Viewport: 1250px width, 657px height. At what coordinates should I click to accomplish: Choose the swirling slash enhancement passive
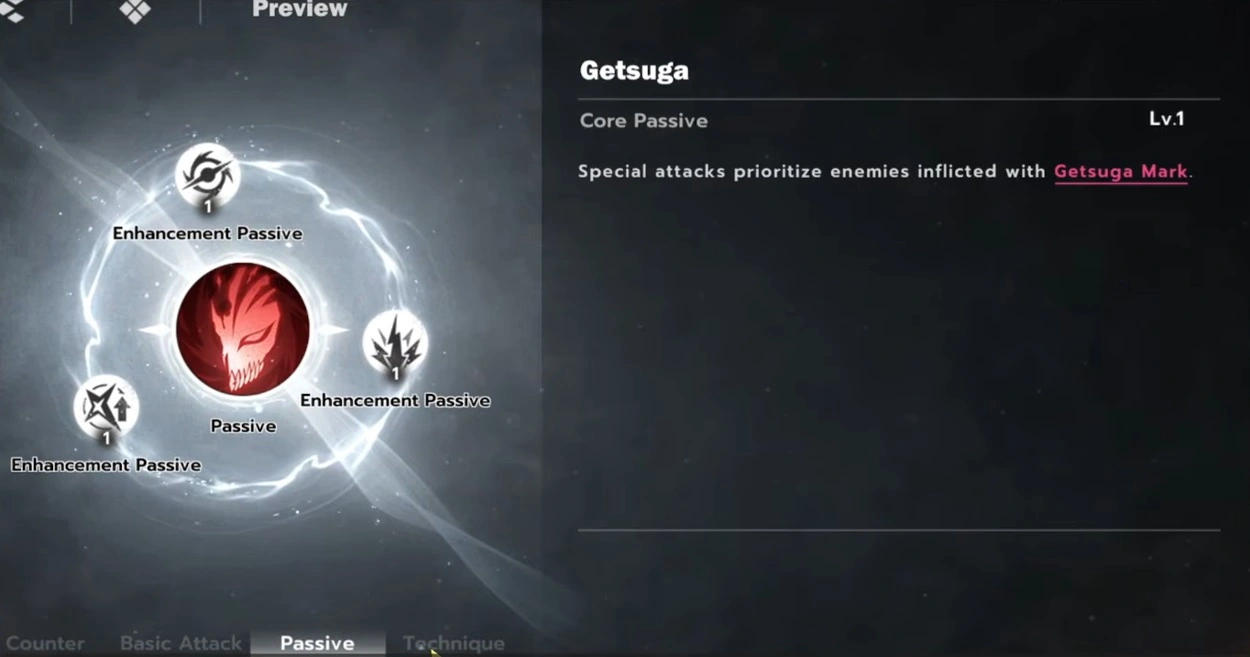pyautogui.click(x=207, y=176)
